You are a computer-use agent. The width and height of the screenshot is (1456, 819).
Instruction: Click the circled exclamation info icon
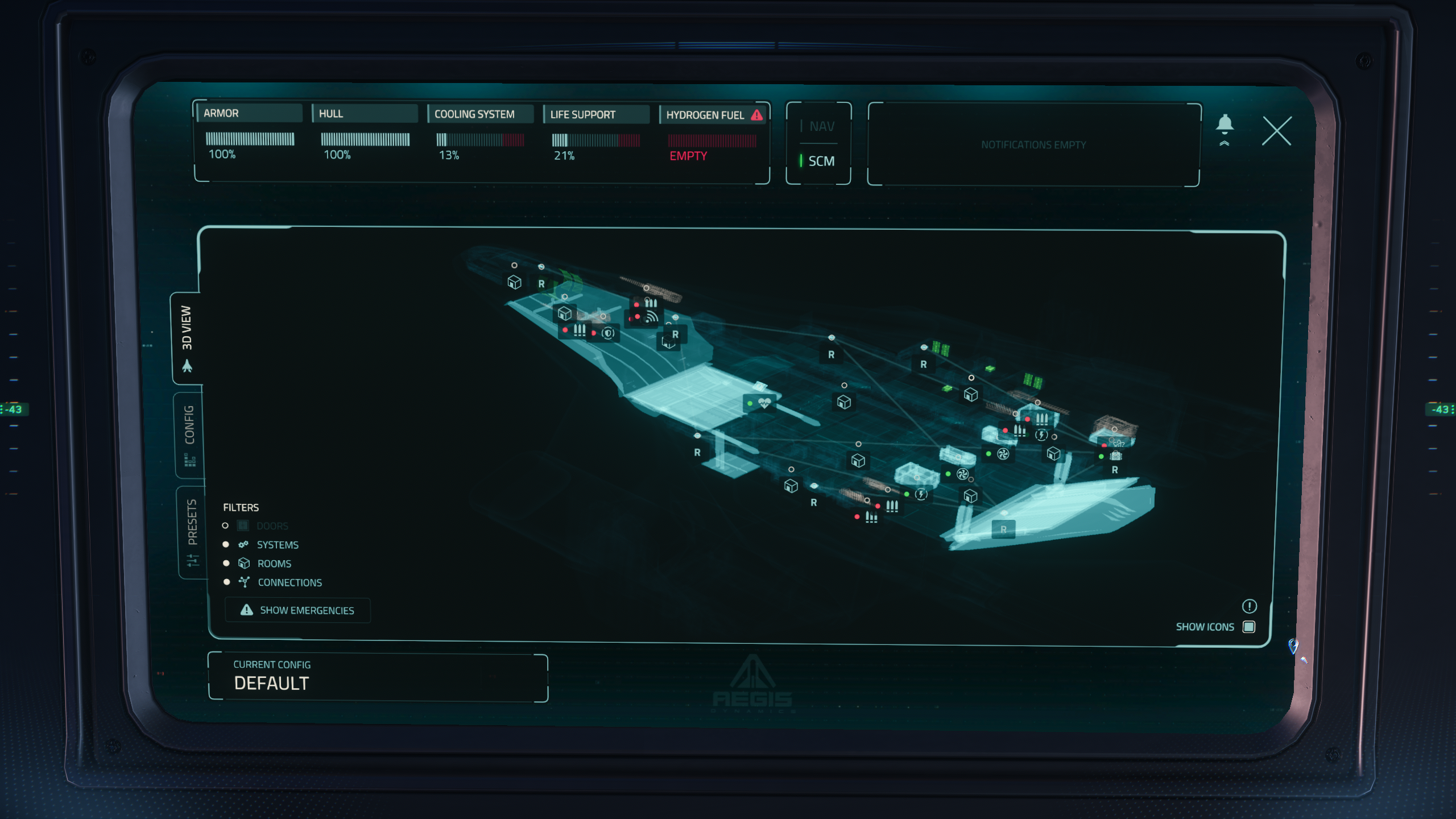pyautogui.click(x=1249, y=606)
